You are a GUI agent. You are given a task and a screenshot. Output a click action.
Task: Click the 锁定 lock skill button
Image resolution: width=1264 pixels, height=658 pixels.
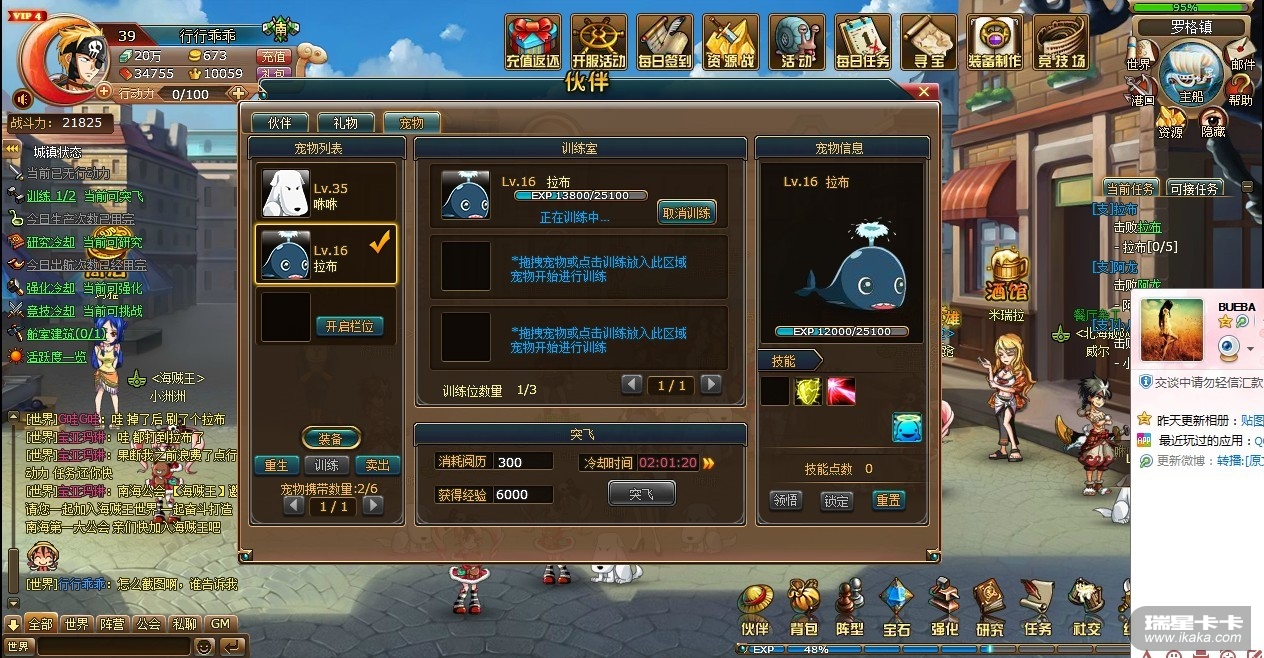836,500
